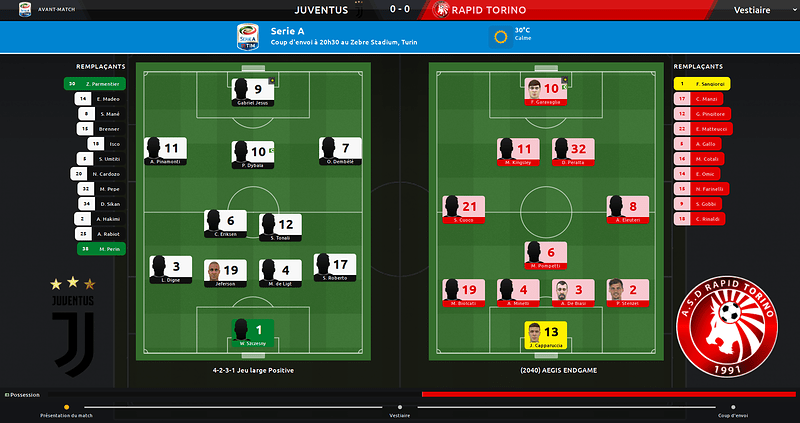This screenshot has width=800, height=423.
Task: Select Gabriel Jesus, number 9 striker
Action: (x=251, y=92)
